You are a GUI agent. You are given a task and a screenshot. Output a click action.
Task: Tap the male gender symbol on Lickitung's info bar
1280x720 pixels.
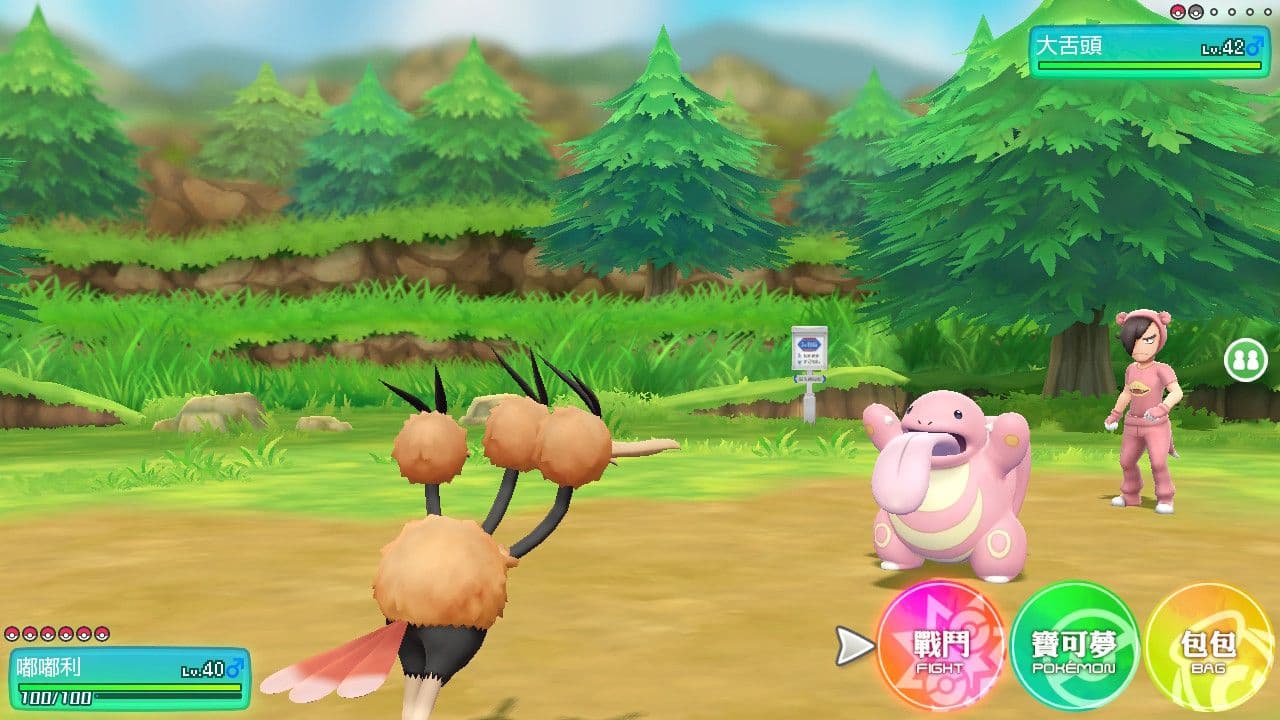[1254, 46]
